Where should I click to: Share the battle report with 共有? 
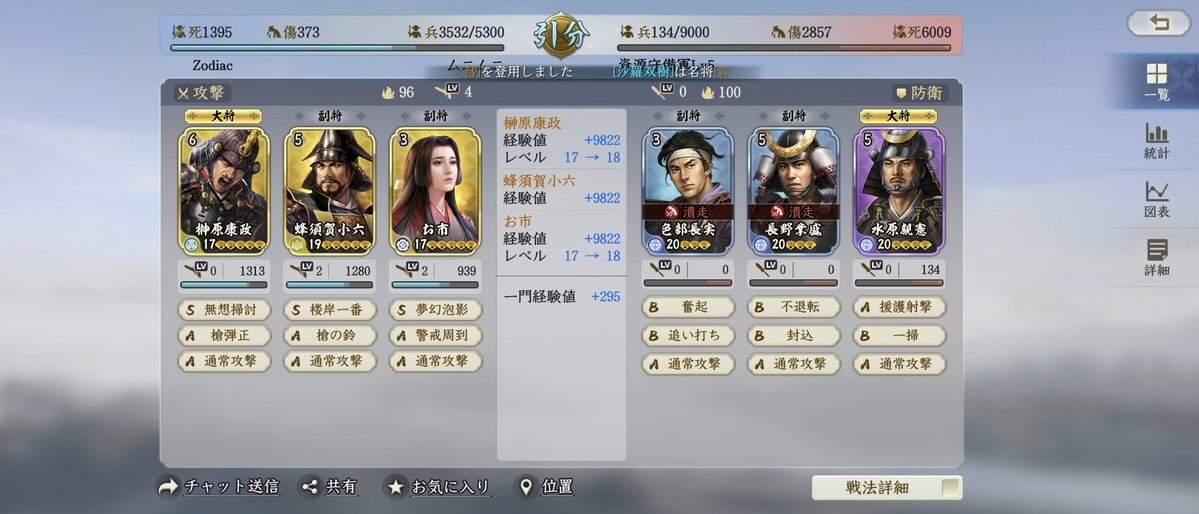(x=329, y=487)
